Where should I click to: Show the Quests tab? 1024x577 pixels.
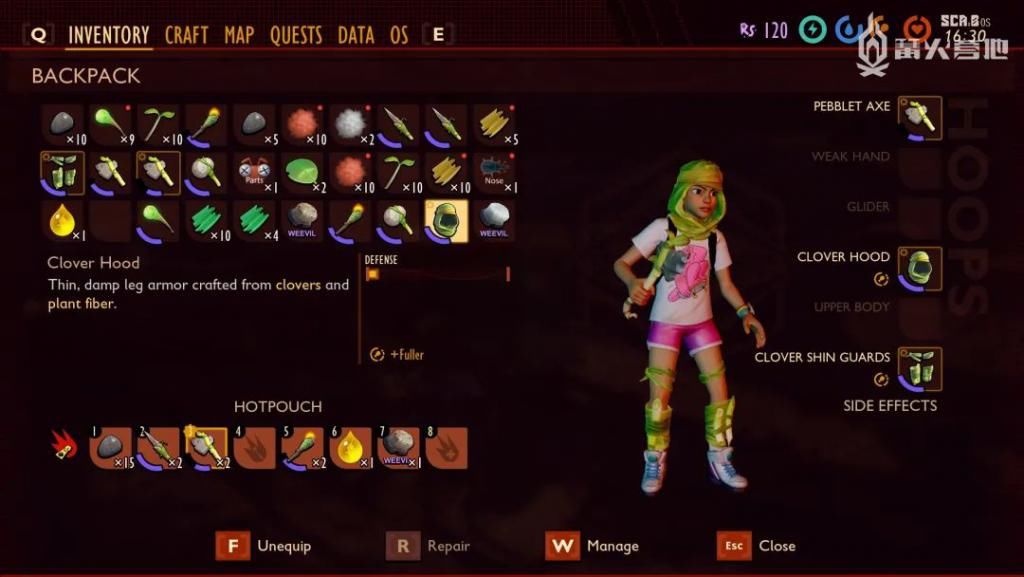click(297, 35)
